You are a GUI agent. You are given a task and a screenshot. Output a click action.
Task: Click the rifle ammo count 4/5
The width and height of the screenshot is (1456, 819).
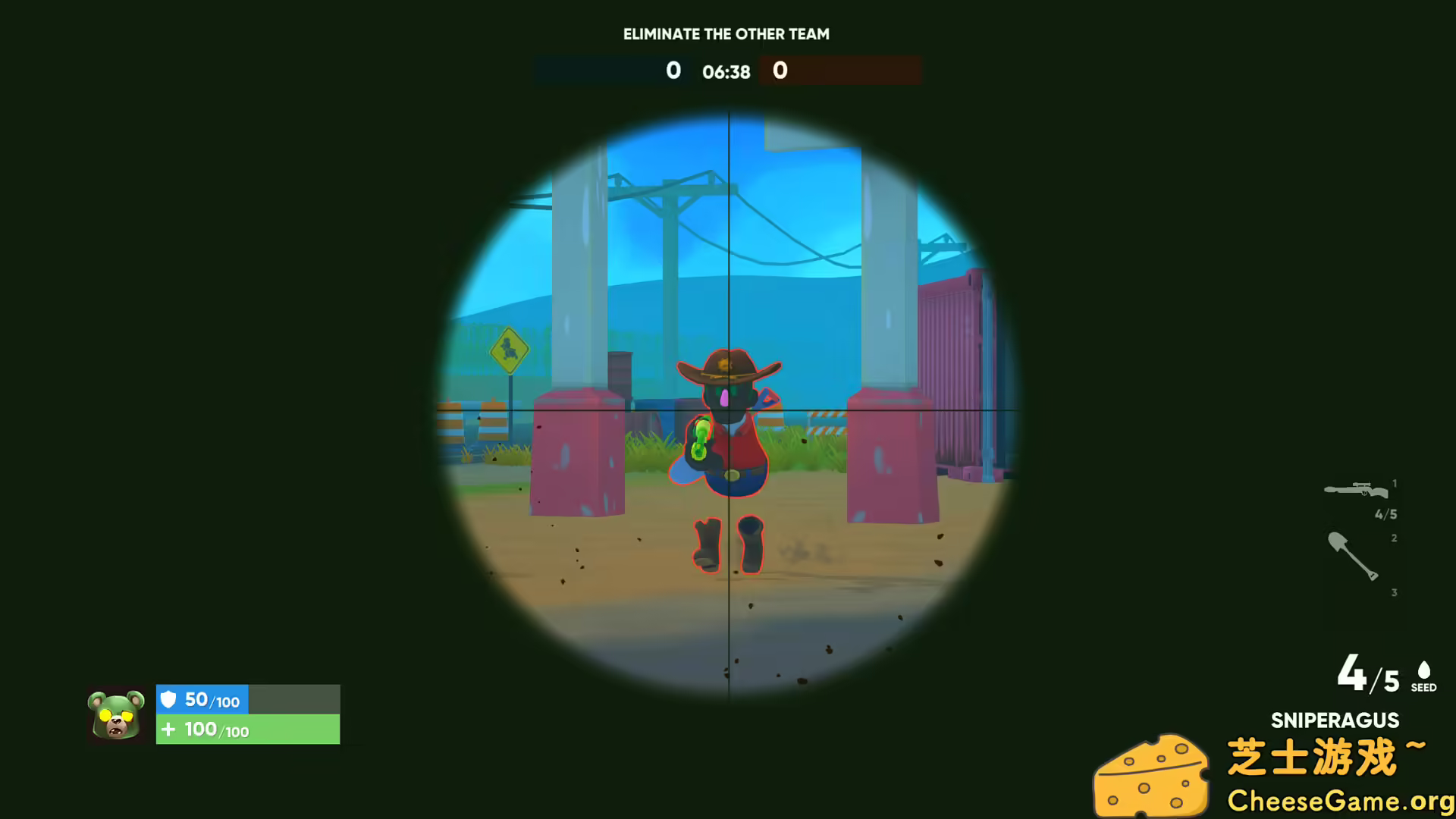tap(1388, 513)
